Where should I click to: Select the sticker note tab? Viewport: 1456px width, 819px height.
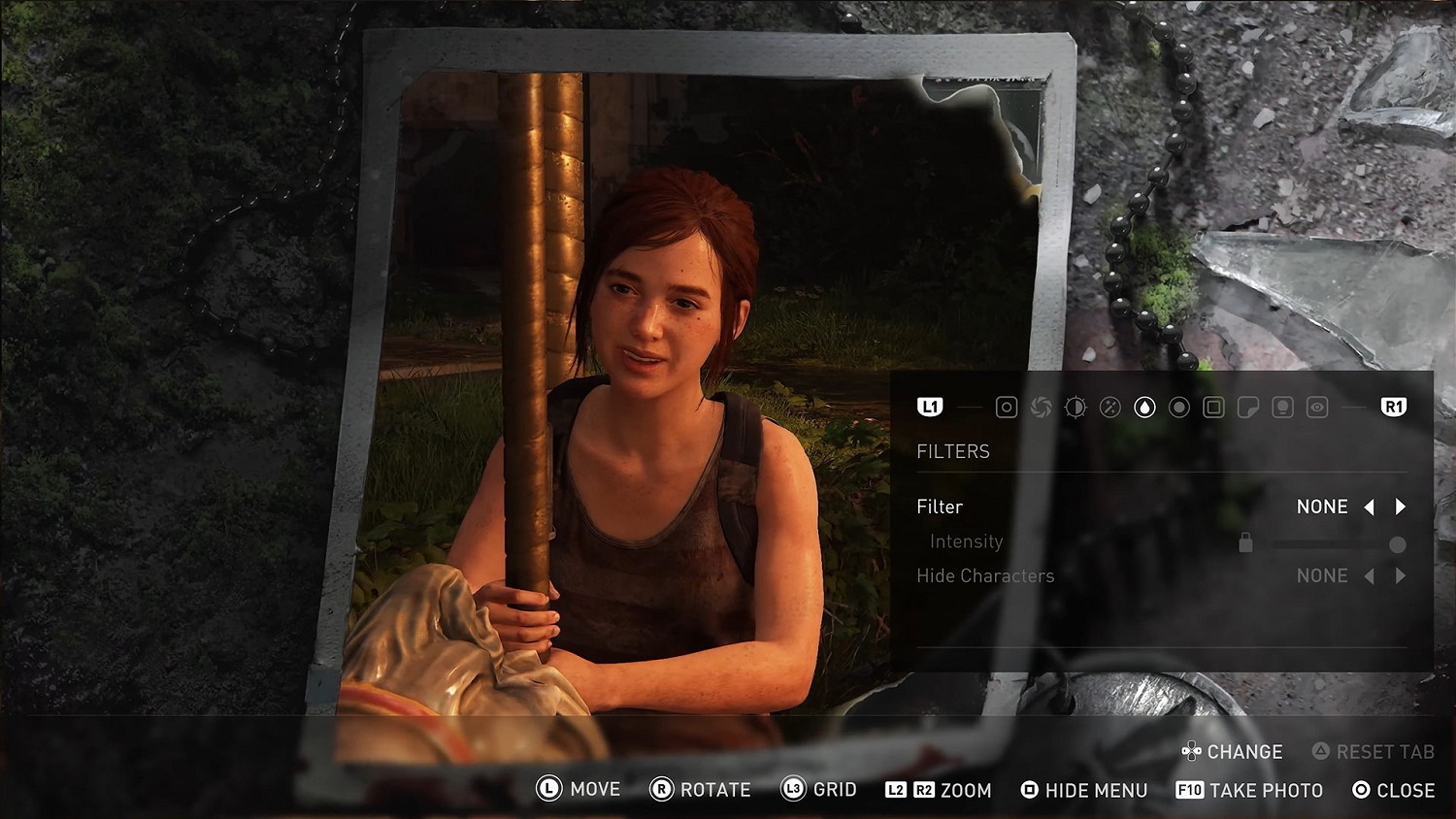click(1248, 408)
